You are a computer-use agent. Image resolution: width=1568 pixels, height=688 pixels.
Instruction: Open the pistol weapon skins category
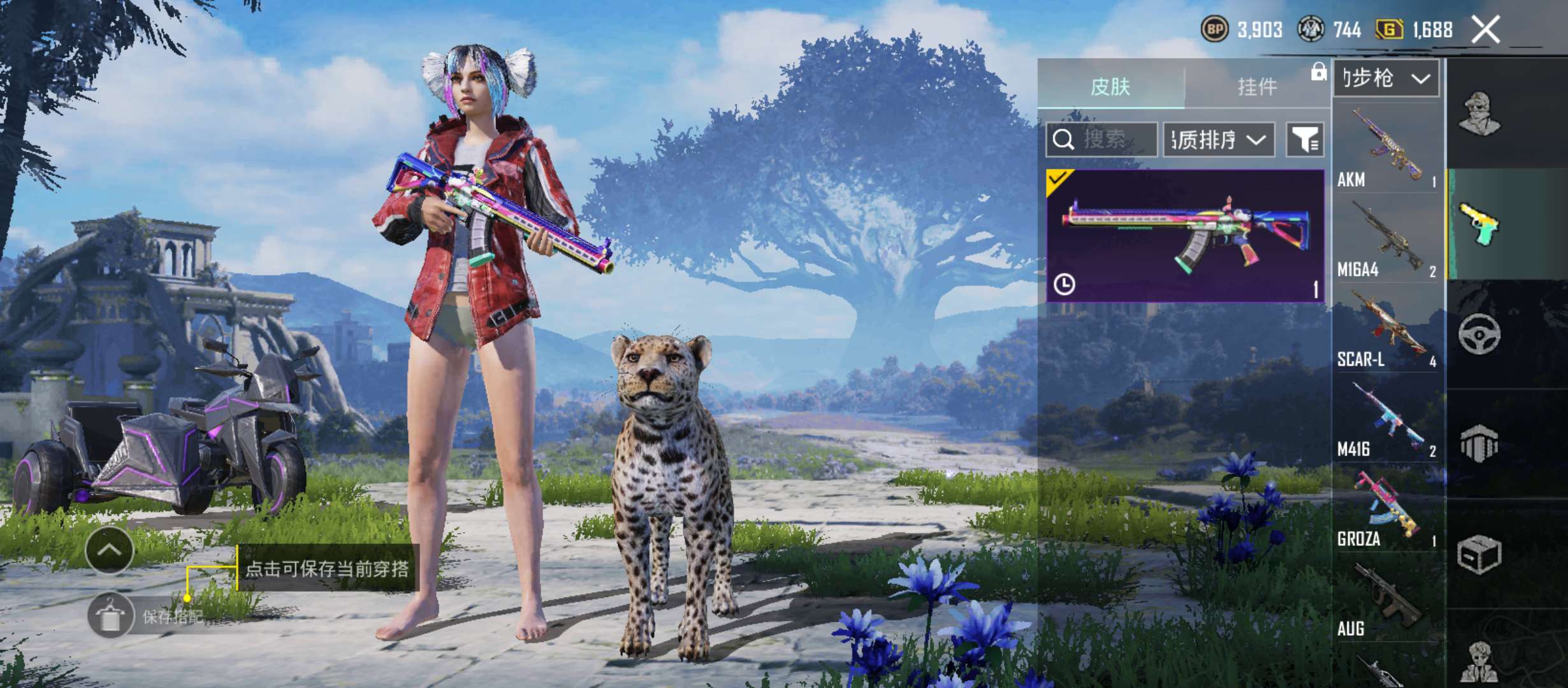point(1480,224)
